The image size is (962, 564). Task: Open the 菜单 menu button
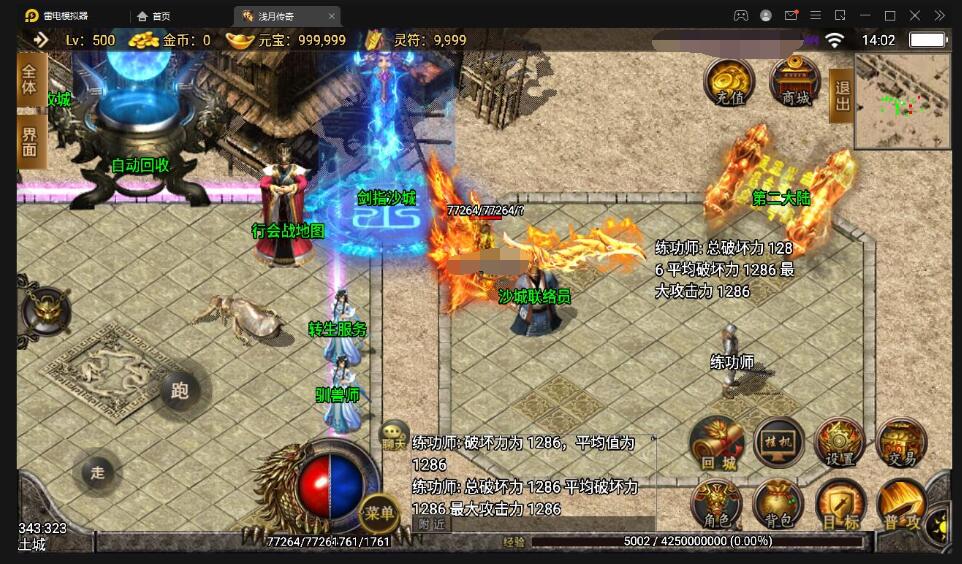pyautogui.click(x=380, y=514)
